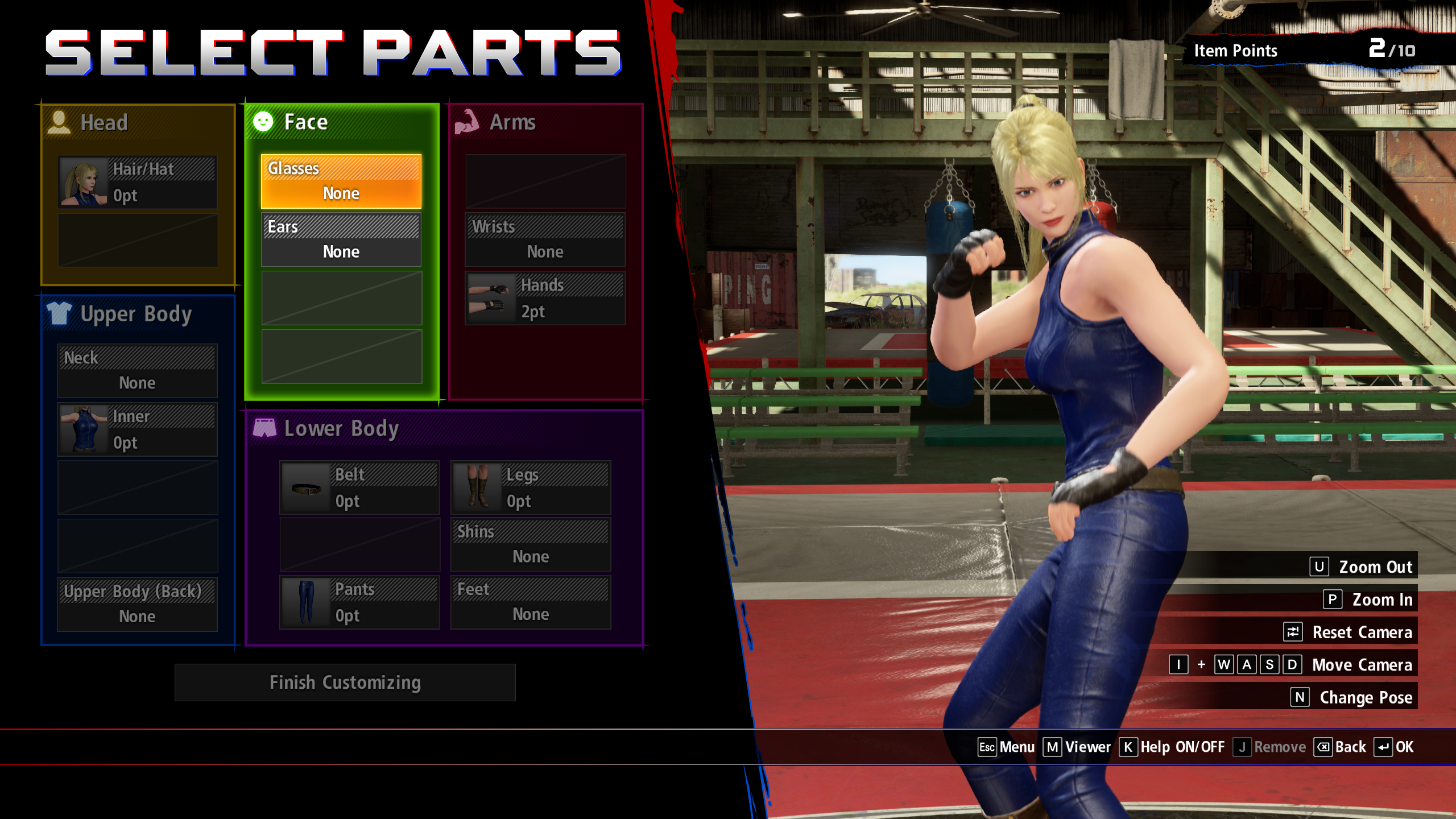Select the Glasses slot in Face
Viewport: 1456px width, 819px height.
(x=341, y=181)
